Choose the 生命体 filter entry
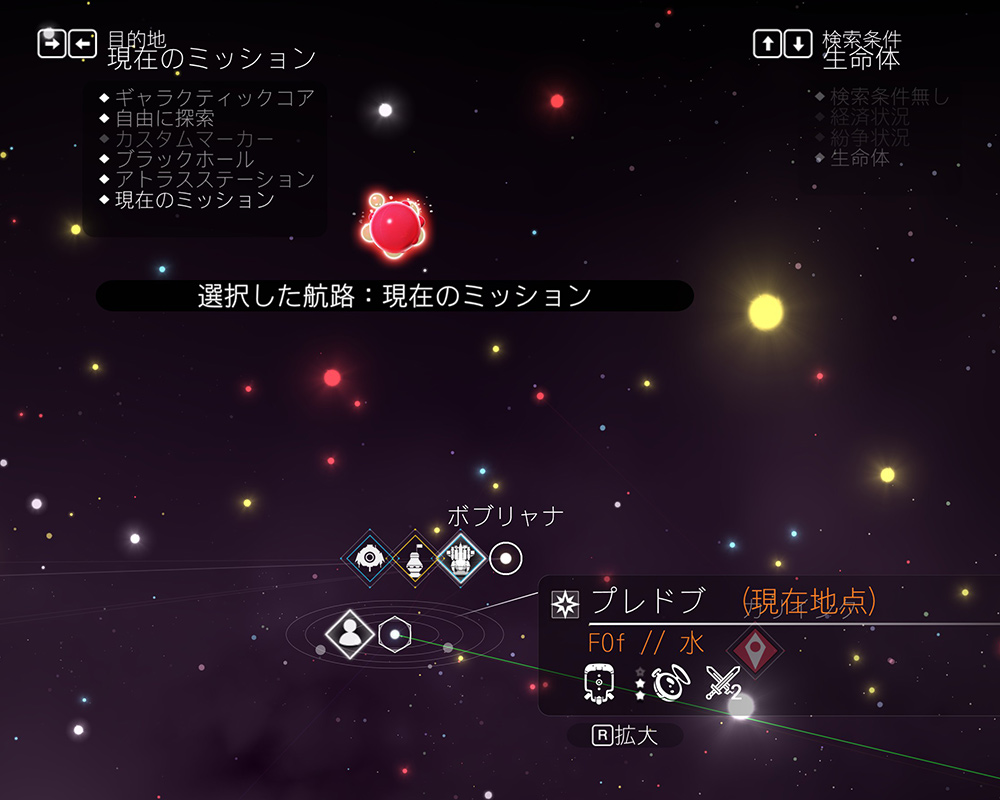 (x=860, y=158)
